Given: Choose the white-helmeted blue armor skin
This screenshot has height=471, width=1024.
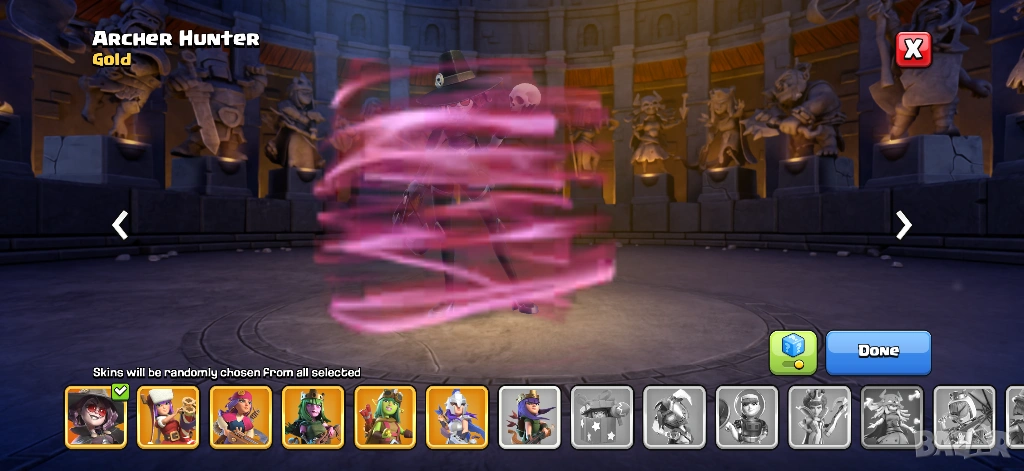Looking at the screenshot, I should click(457, 416).
